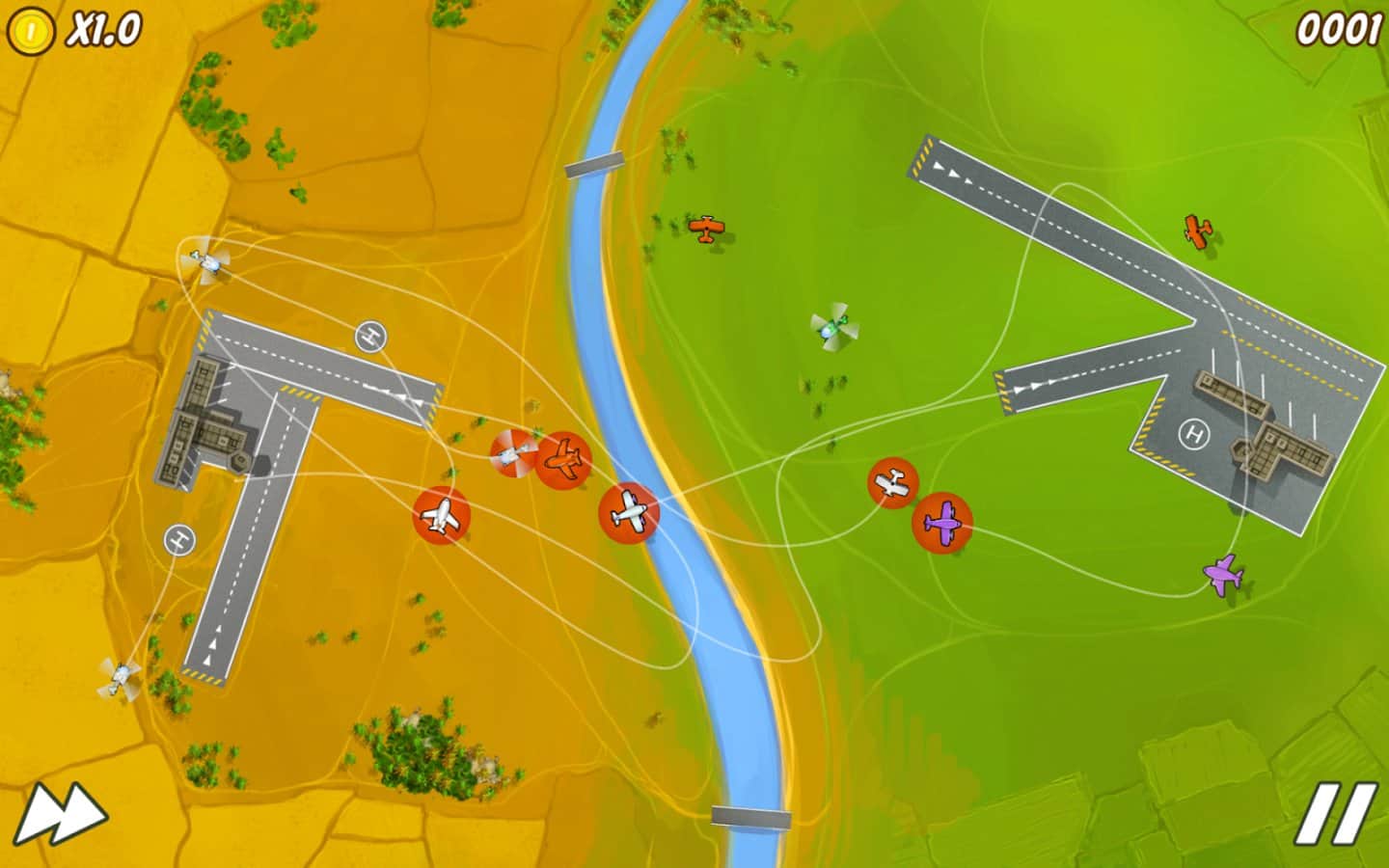Select the purple plane inside the red warning circle
Screen dimensions: 1389x868
pos(942,522)
